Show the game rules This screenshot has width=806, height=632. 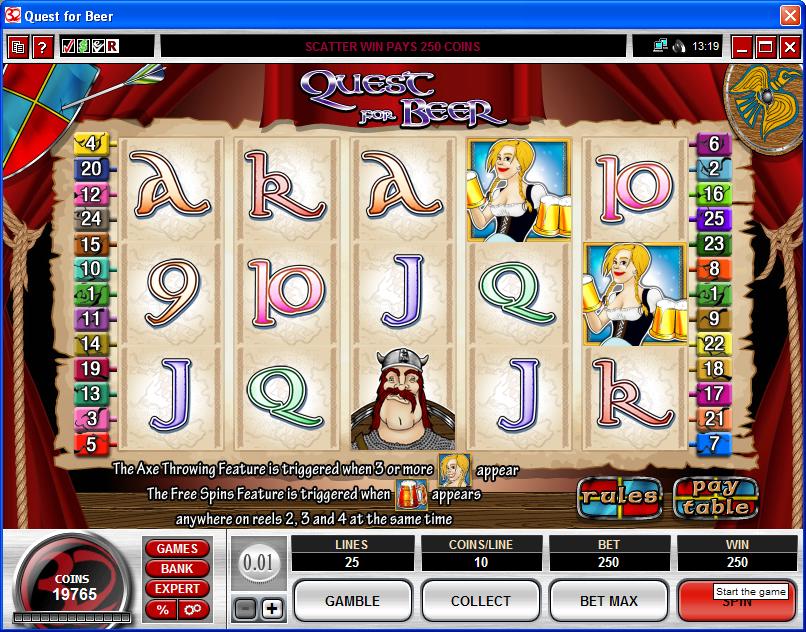coord(619,495)
